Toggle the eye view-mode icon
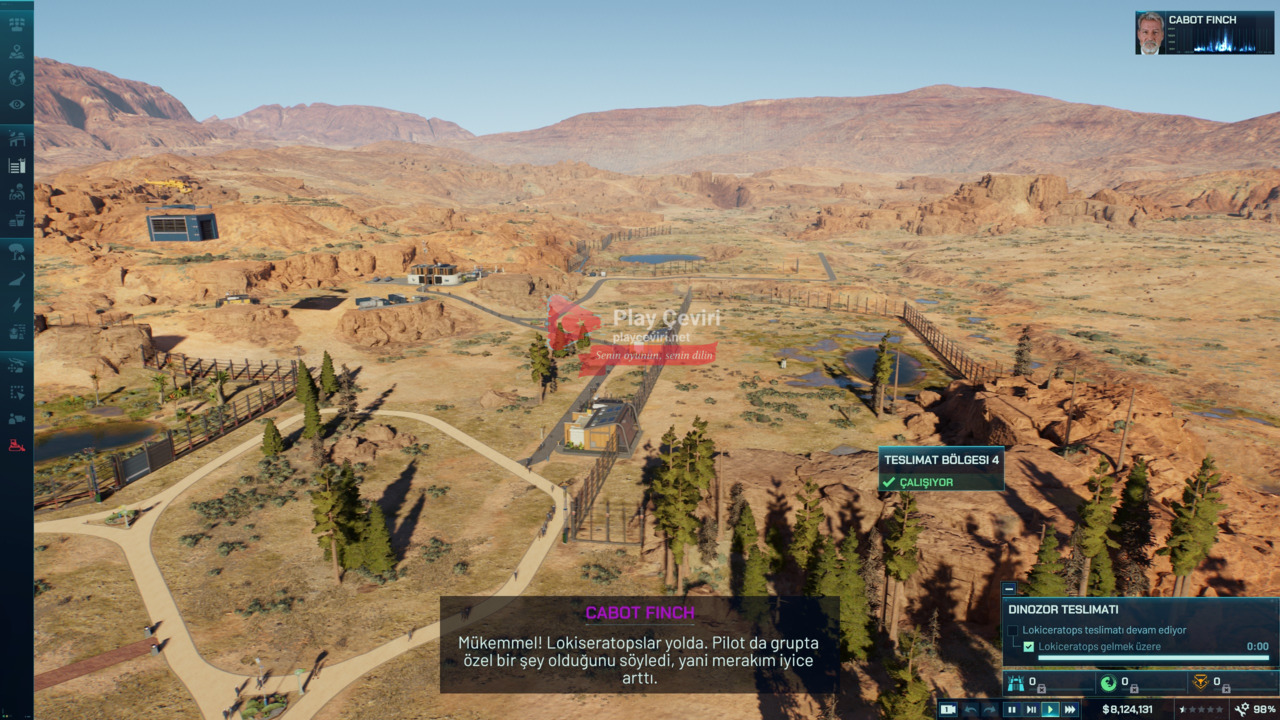Image resolution: width=1280 pixels, height=720 pixels. (x=17, y=105)
